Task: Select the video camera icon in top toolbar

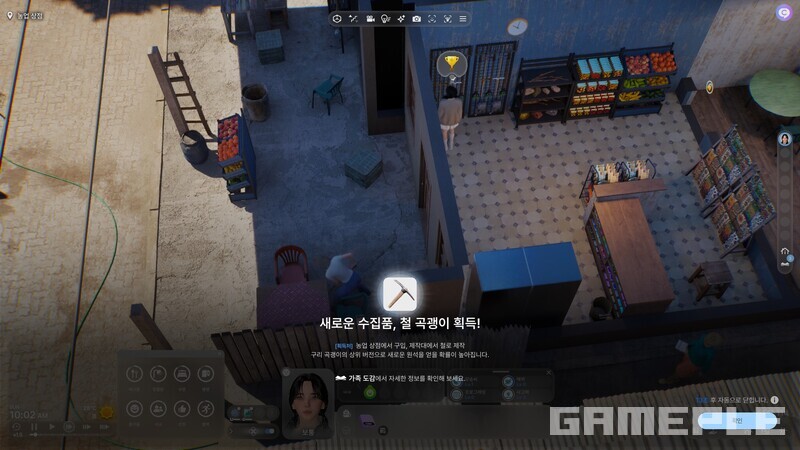Action: [370, 19]
